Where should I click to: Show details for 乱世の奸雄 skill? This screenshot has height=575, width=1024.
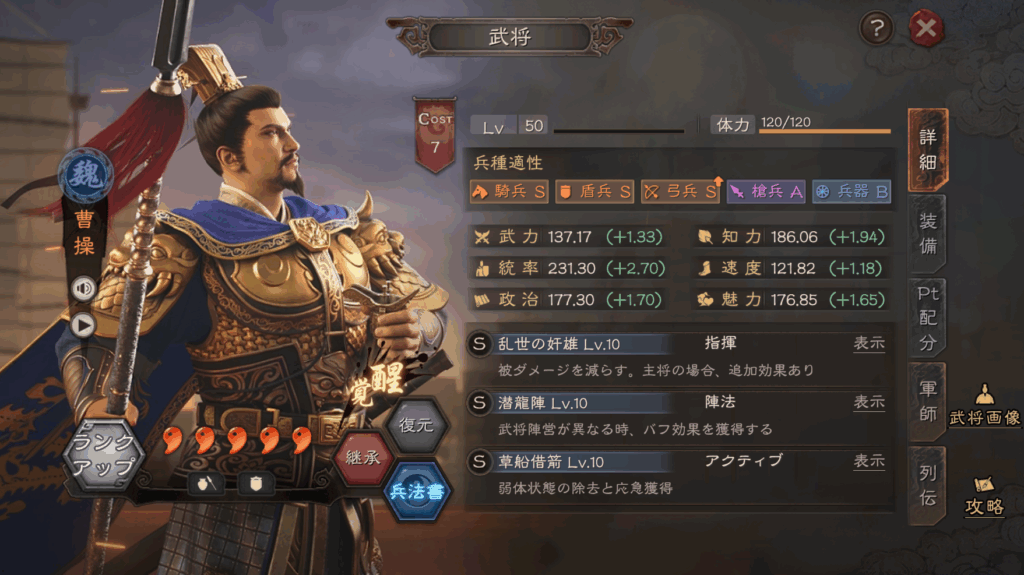(x=868, y=343)
